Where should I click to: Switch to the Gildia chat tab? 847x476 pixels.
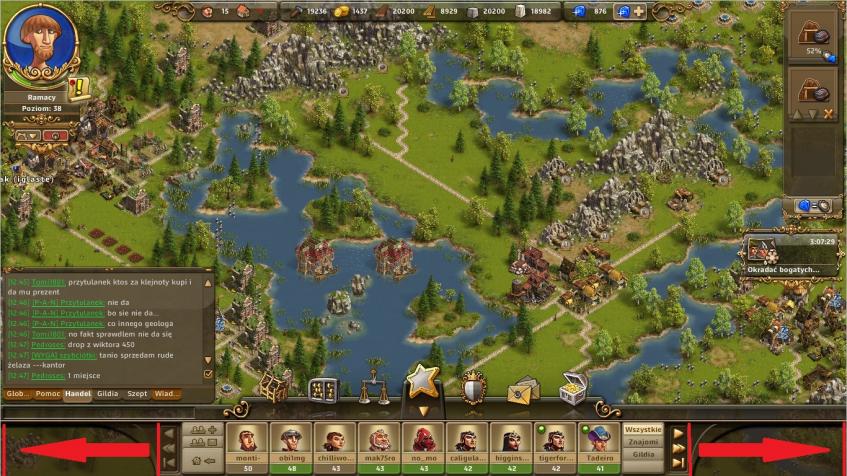(x=107, y=394)
